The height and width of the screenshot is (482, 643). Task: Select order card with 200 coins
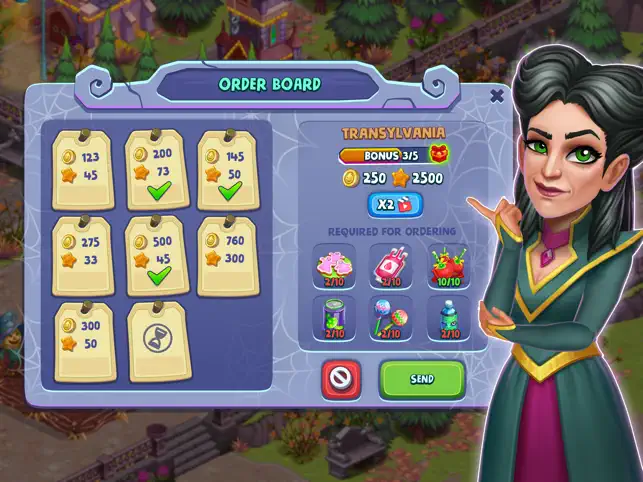click(x=157, y=167)
